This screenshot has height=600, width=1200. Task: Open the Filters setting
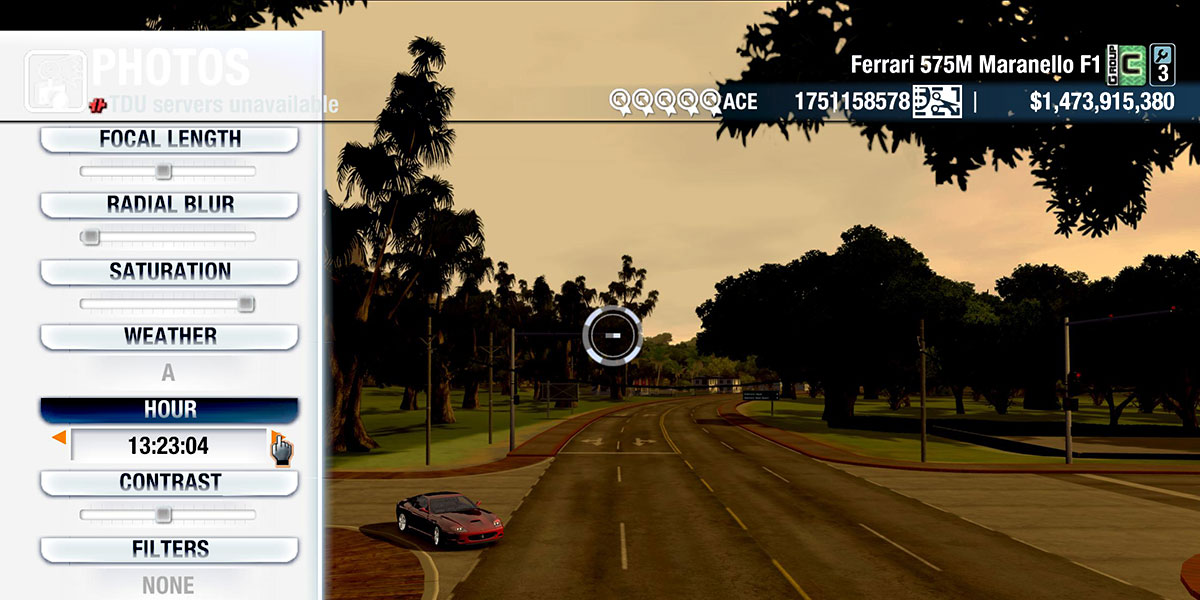coord(169,549)
